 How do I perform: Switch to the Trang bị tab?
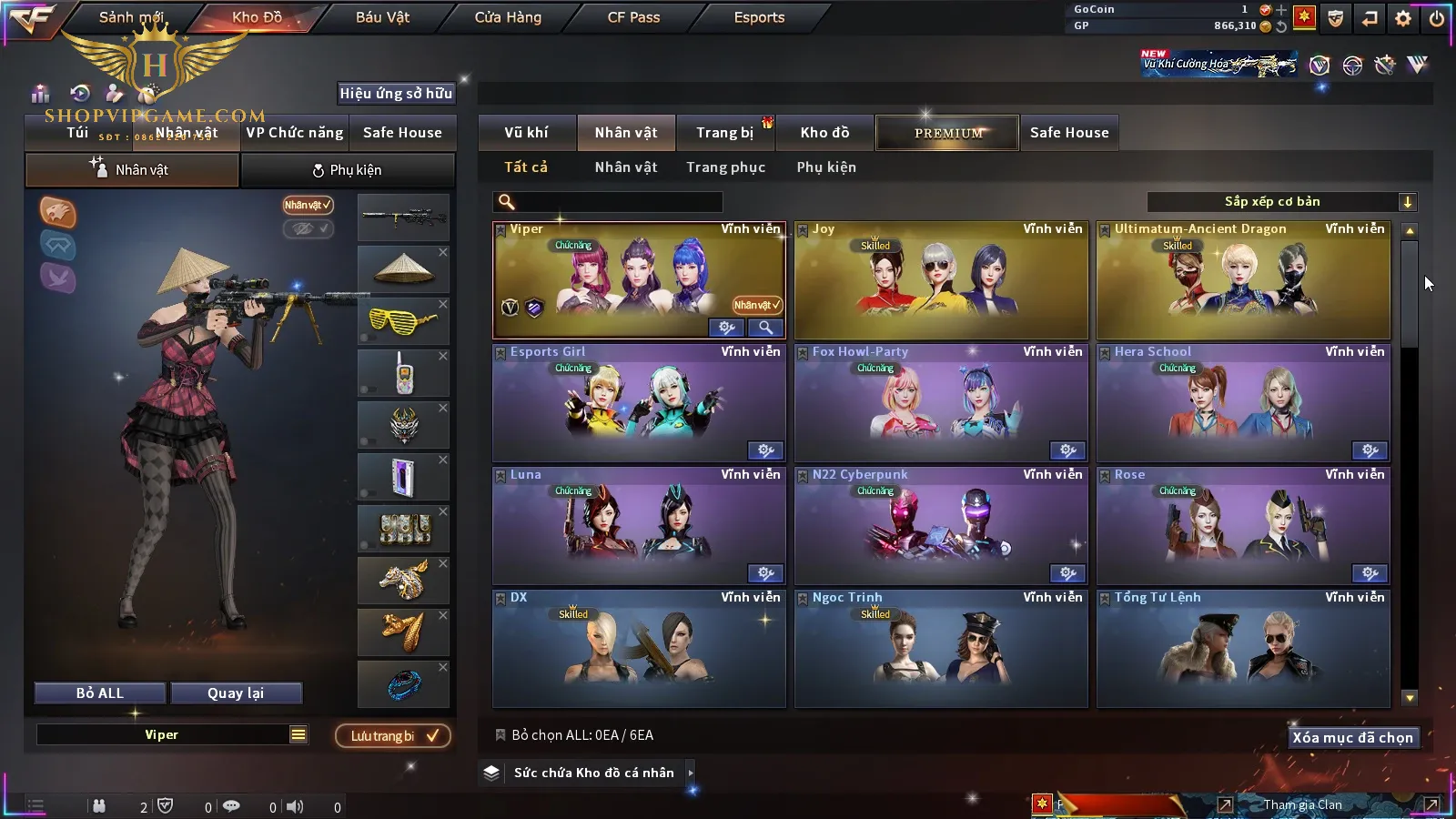[724, 133]
